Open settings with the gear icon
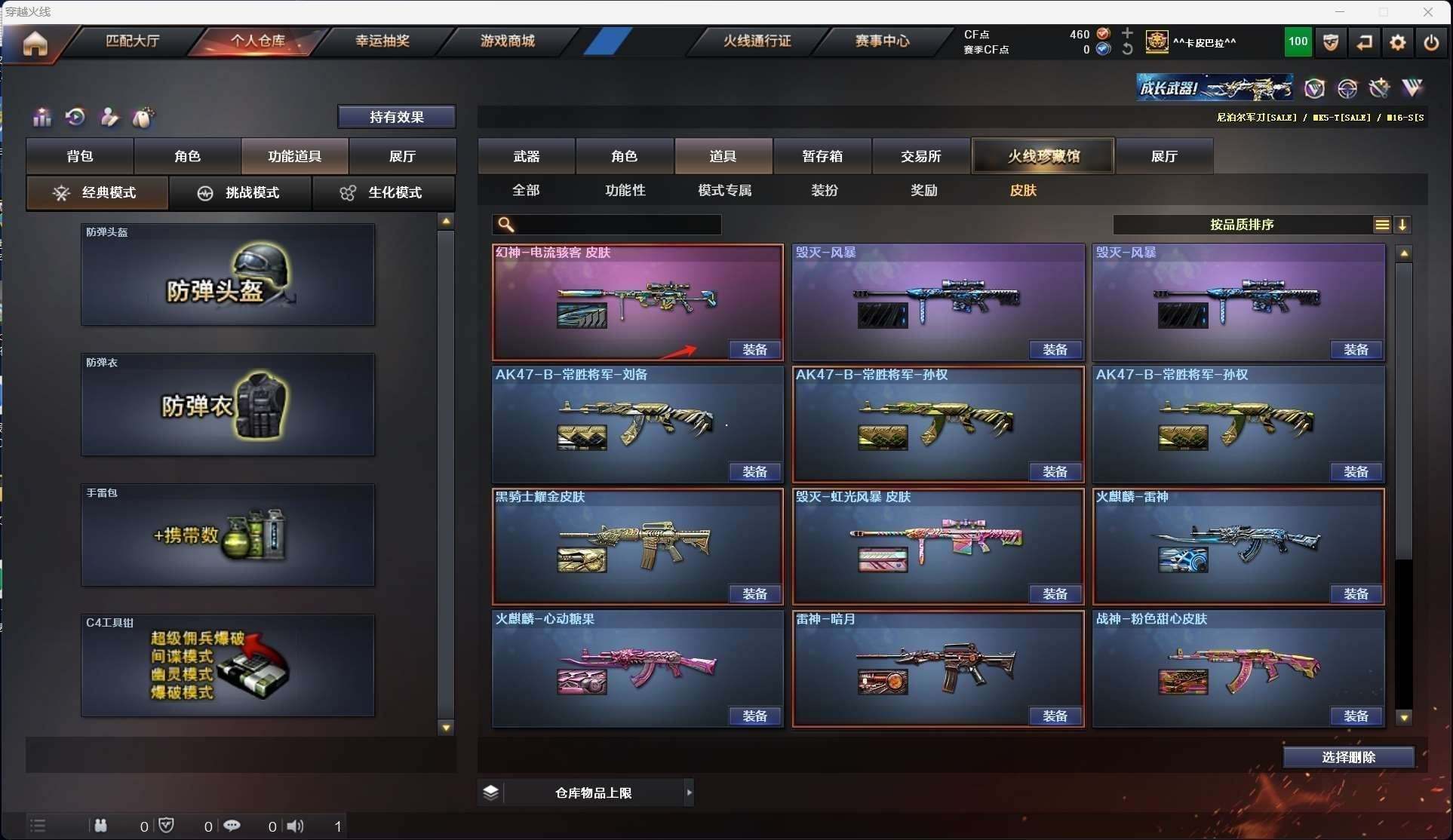This screenshot has height=840, width=1453. (x=1398, y=43)
